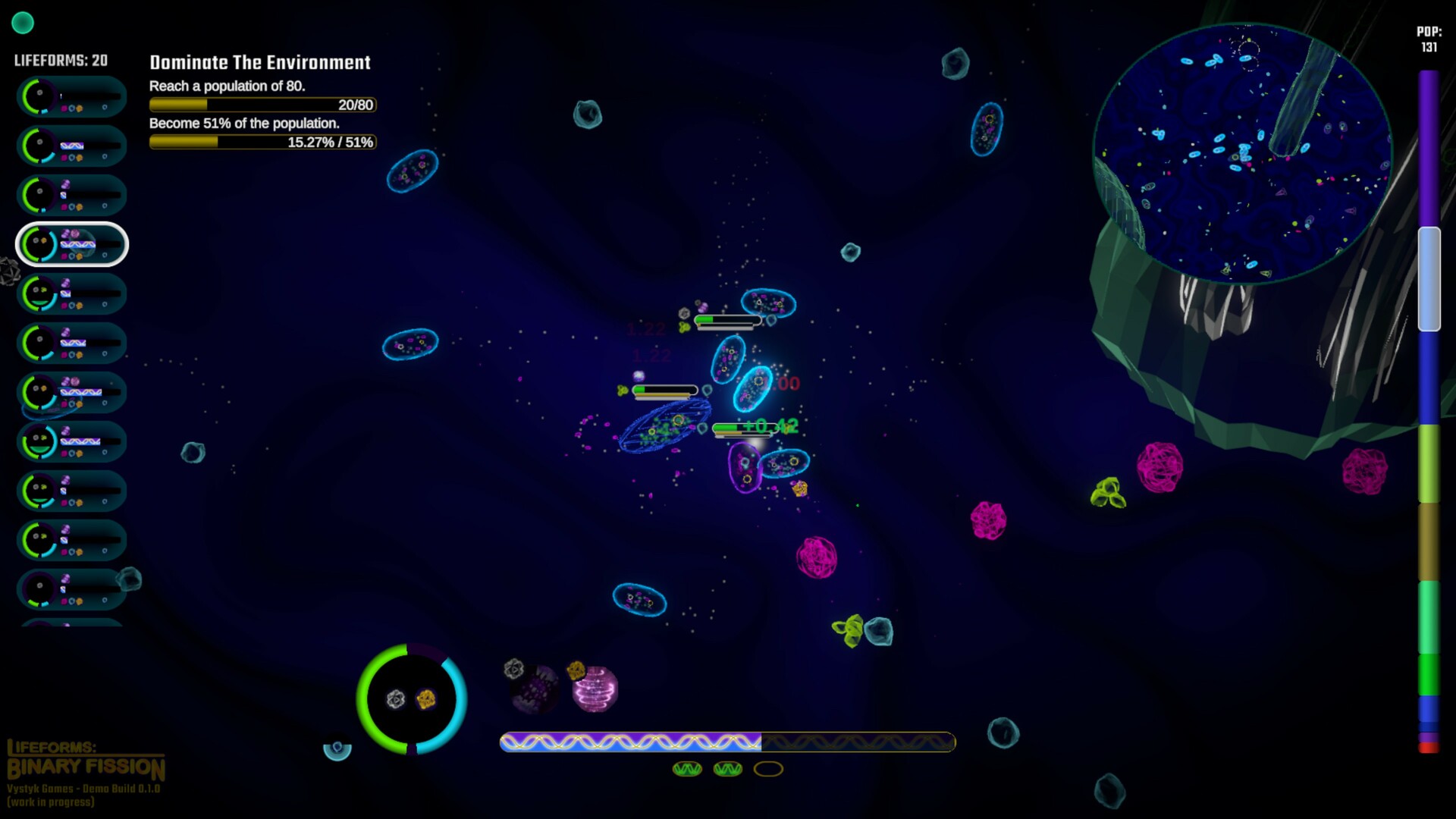Select the topmost lifeform card in the Lifeforms list
1456x819 pixels.
click(71, 97)
